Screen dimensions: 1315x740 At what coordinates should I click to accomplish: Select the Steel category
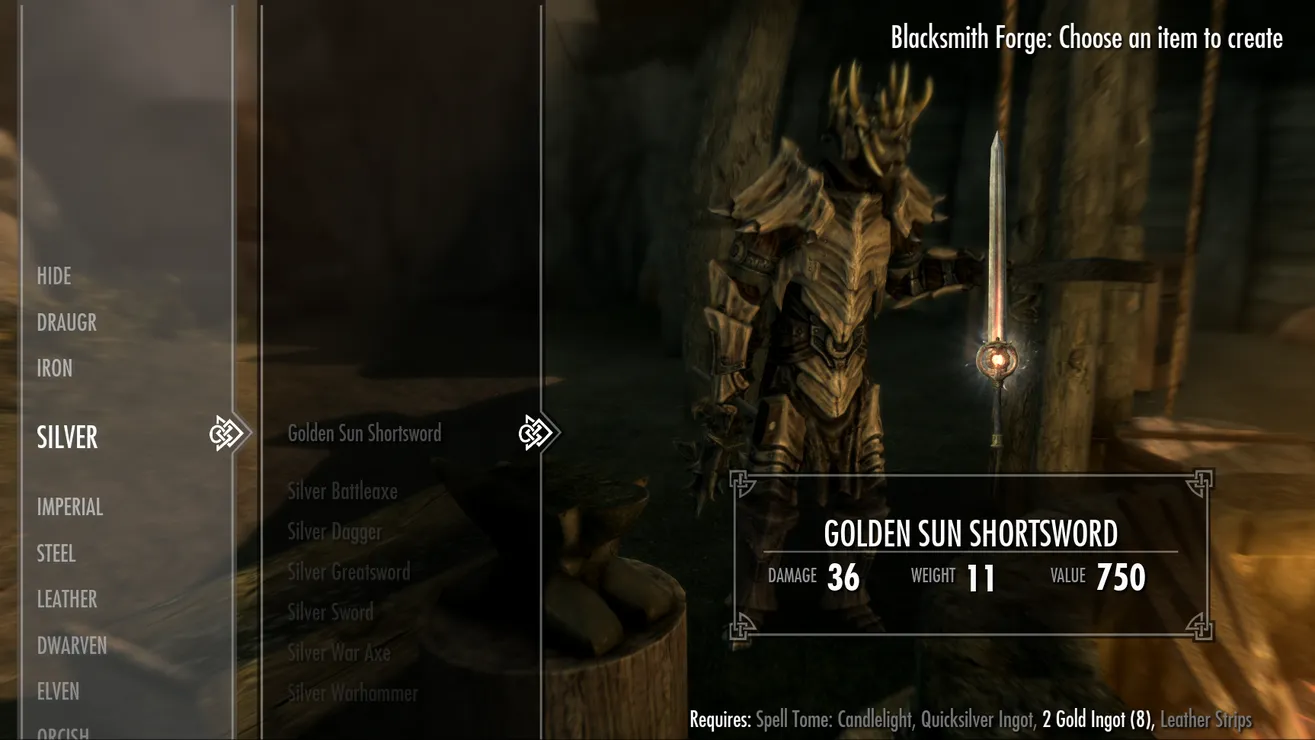coord(56,553)
